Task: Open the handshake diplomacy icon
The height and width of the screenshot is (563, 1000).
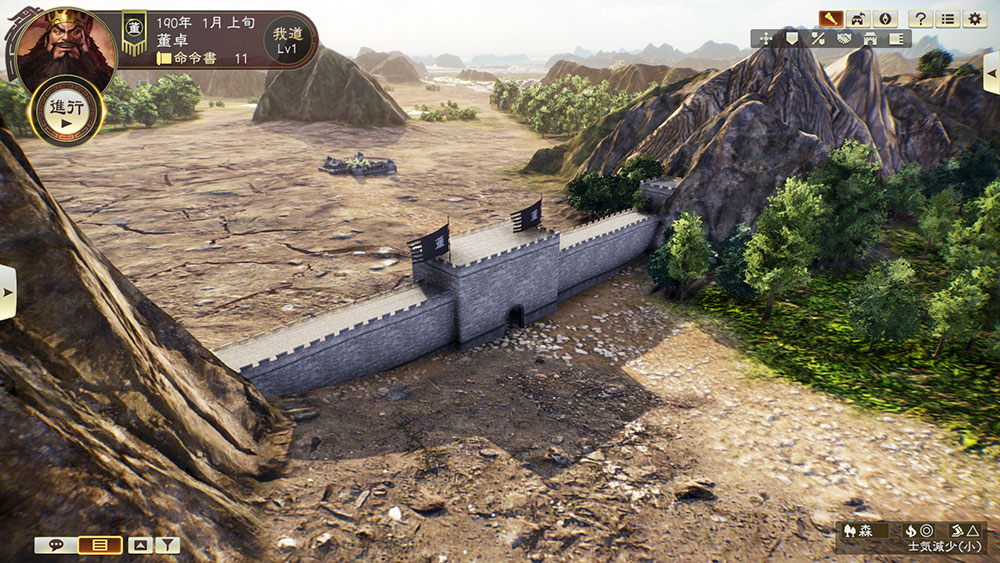Action: pos(844,39)
